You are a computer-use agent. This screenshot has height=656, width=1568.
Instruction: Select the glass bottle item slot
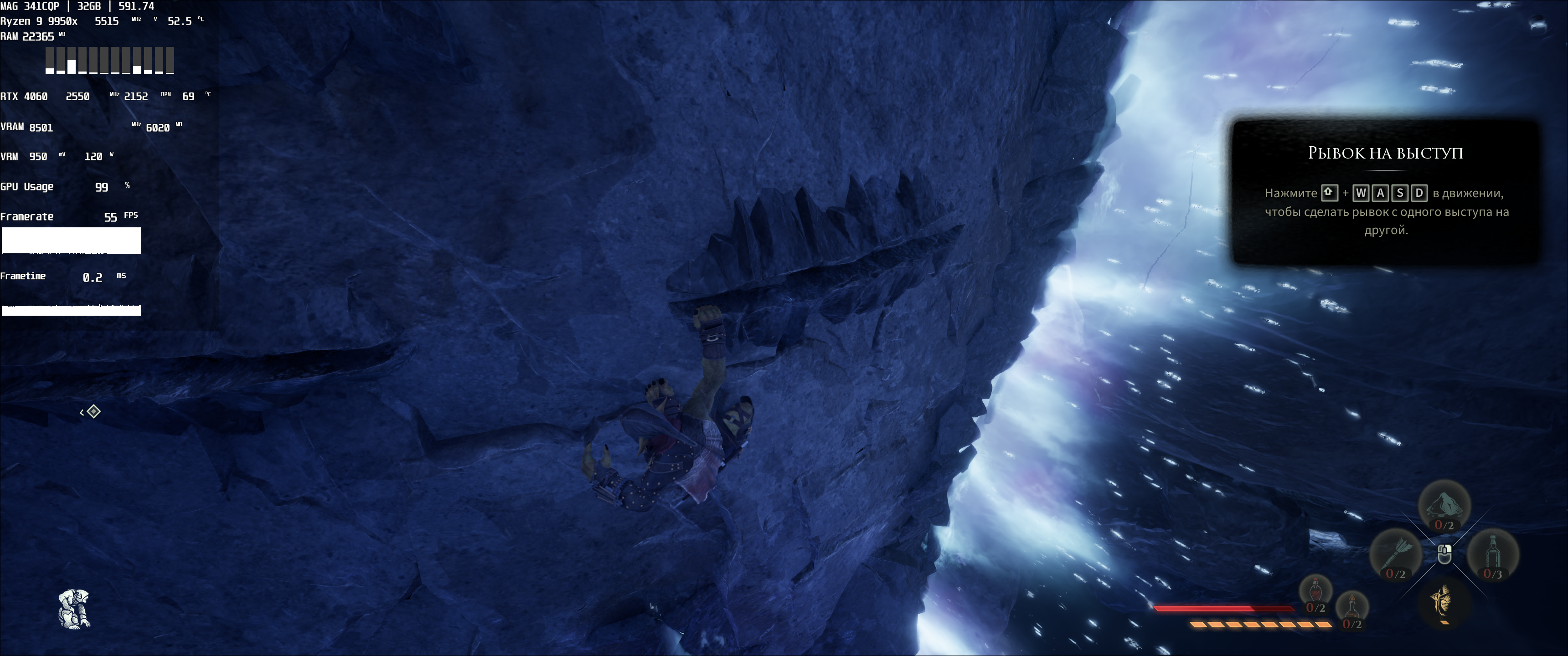pyautogui.click(x=1492, y=554)
